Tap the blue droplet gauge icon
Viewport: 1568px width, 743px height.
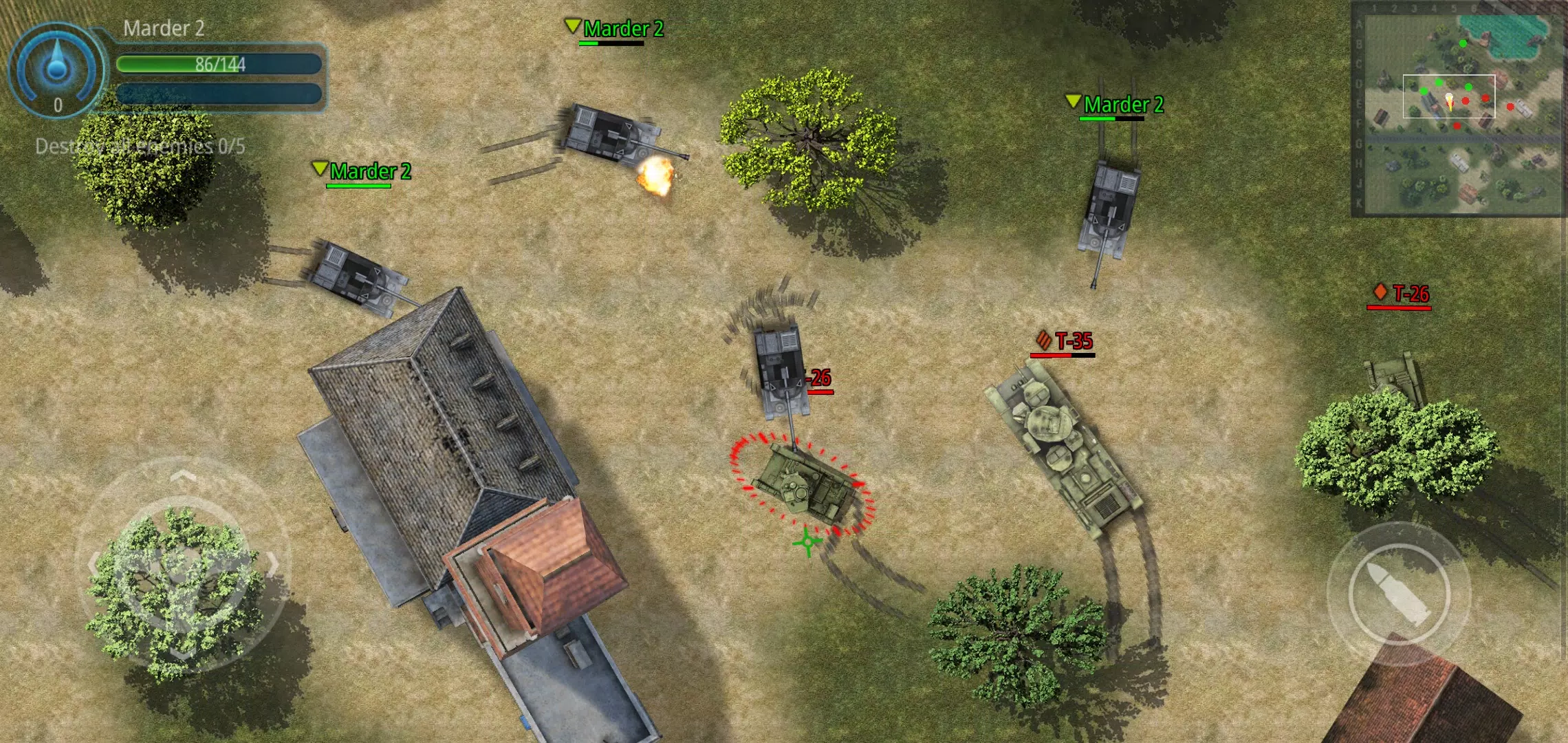coord(56,67)
